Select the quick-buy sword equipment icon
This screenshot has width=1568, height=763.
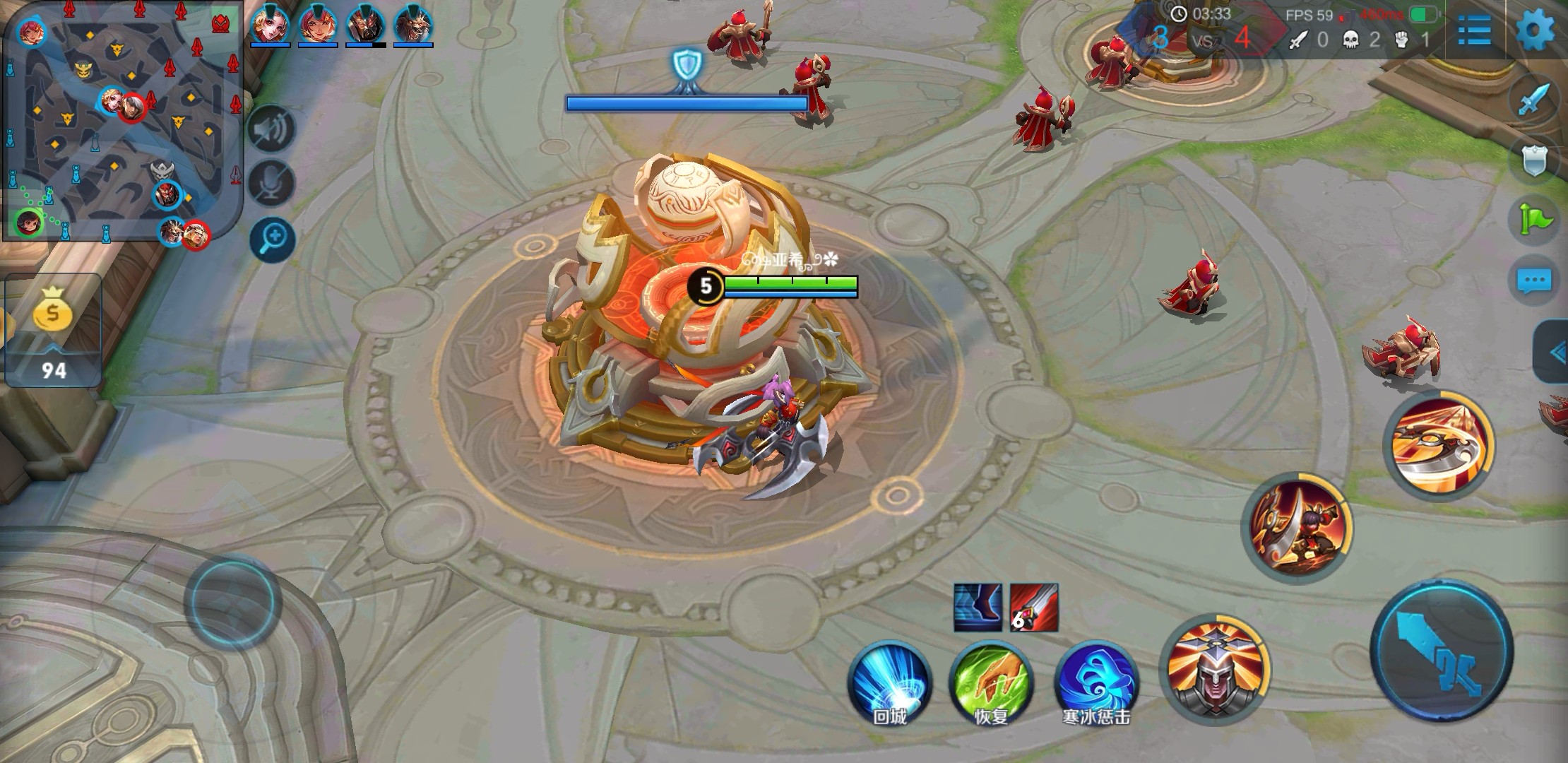(x=1034, y=607)
